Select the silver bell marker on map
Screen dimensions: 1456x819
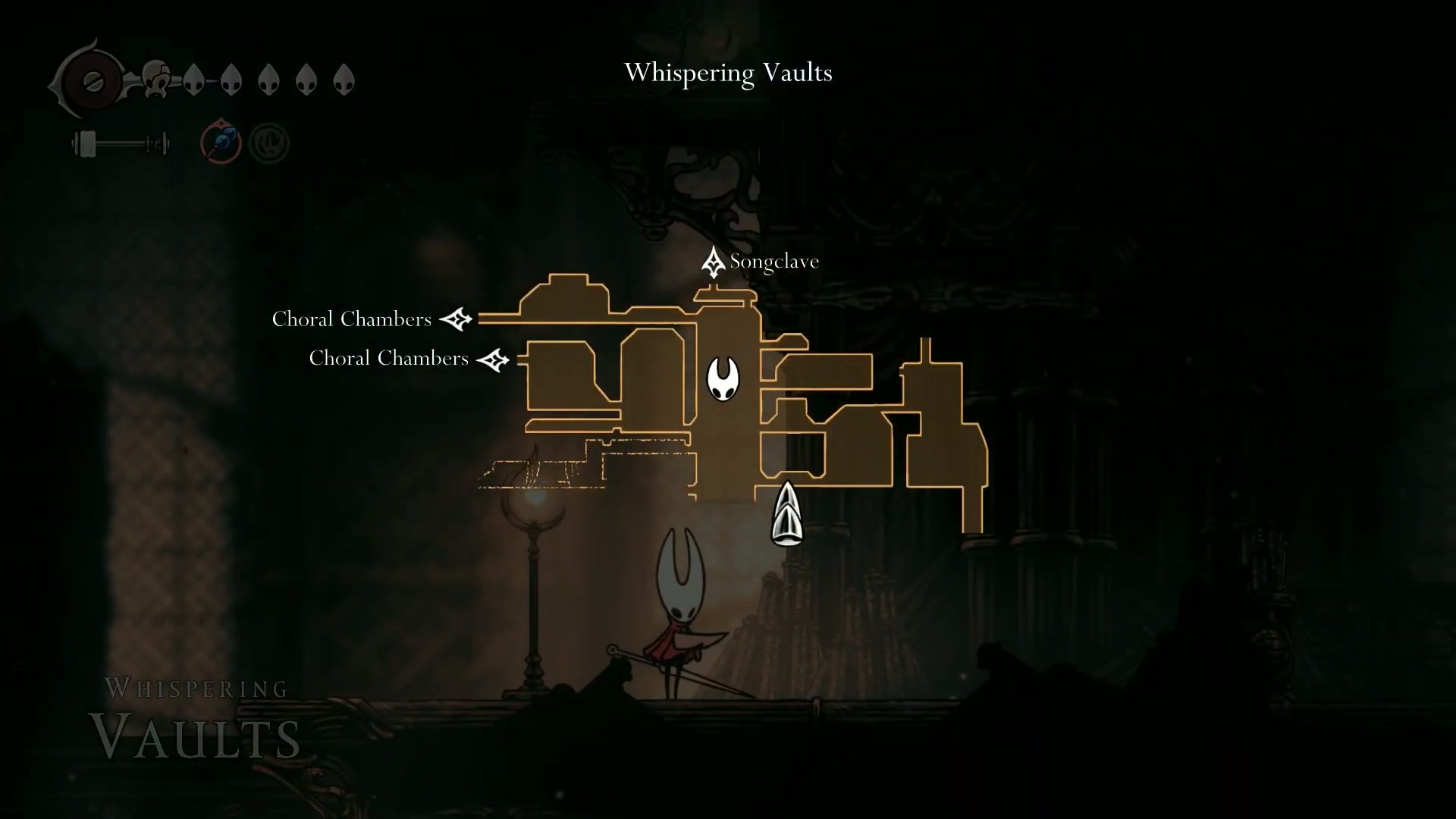coord(786,513)
